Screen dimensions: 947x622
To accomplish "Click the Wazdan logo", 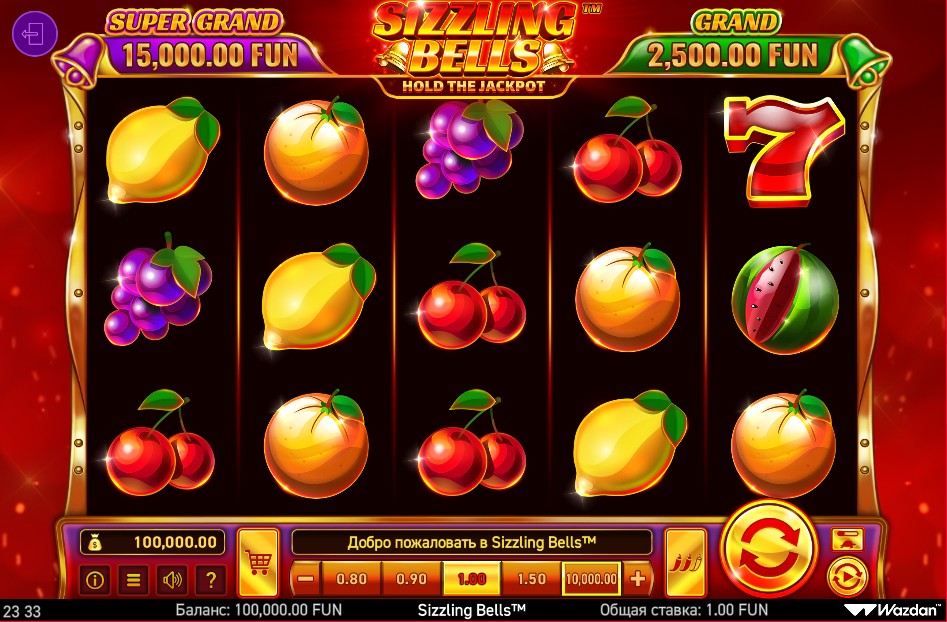I will [x=893, y=609].
